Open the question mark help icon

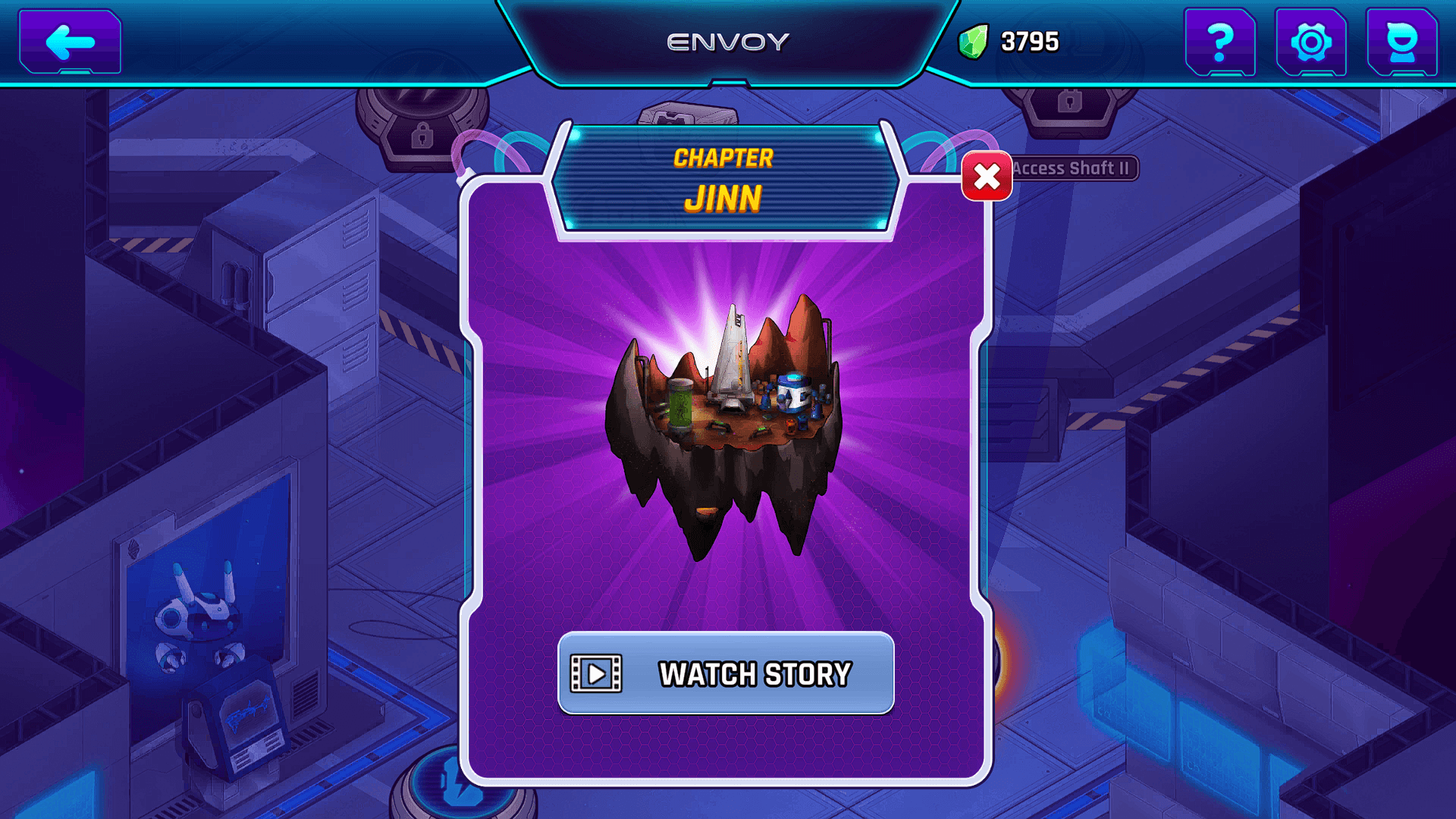coord(1221,42)
